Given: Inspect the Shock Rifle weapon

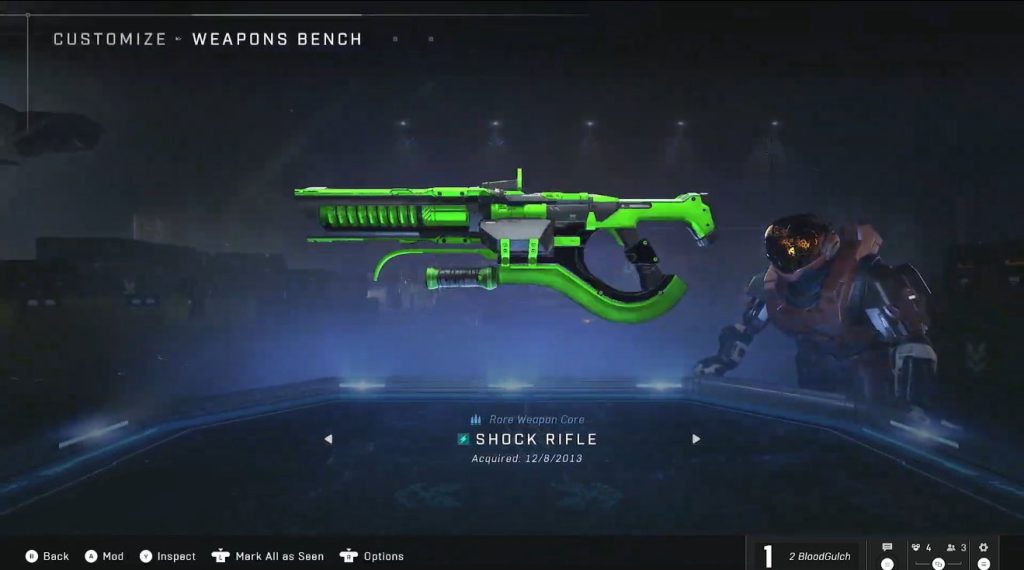Looking at the screenshot, I should 167,556.
